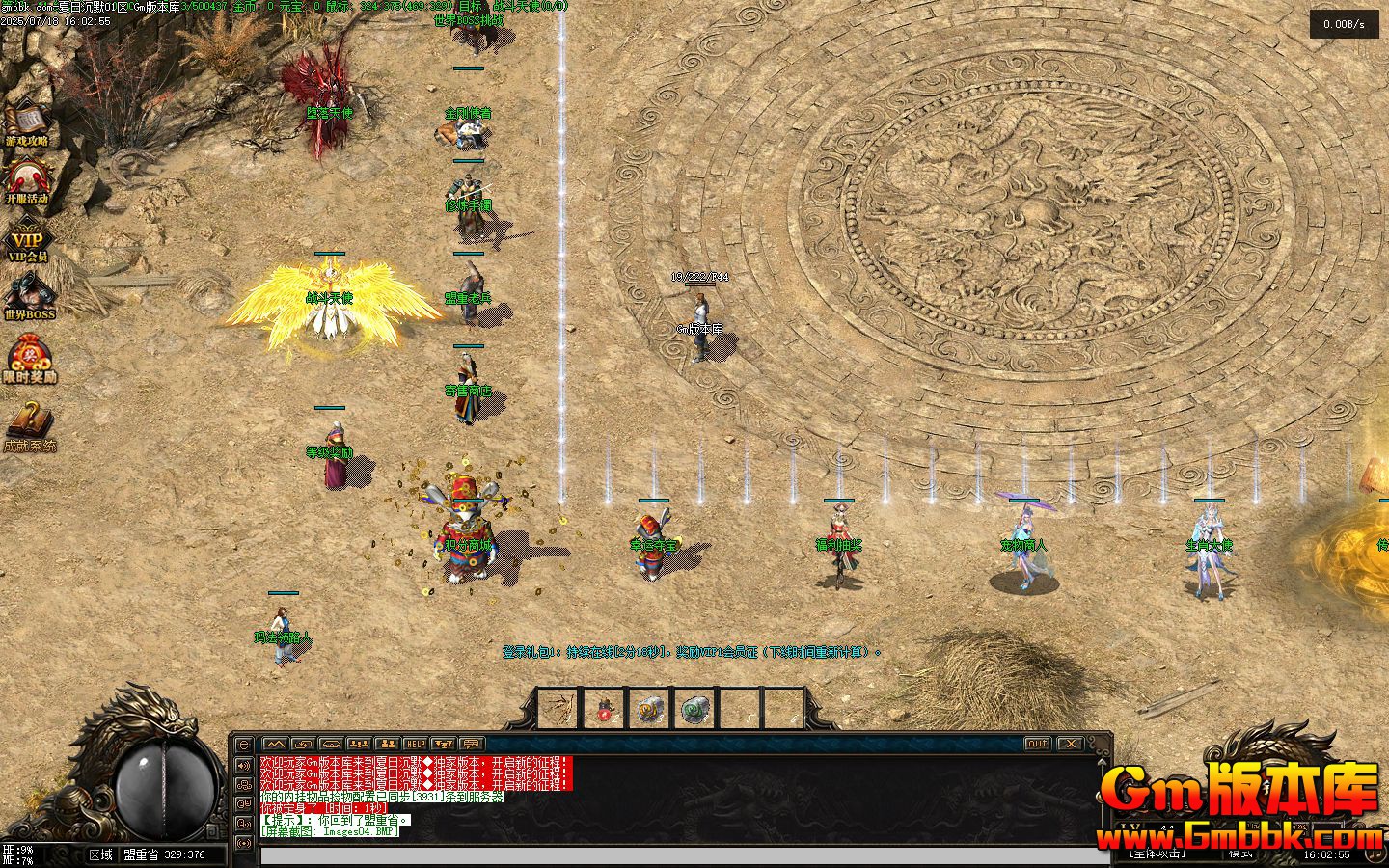Select the orange spiral scroll stone slot
Screen dimensions: 1389x868
pos(648,710)
